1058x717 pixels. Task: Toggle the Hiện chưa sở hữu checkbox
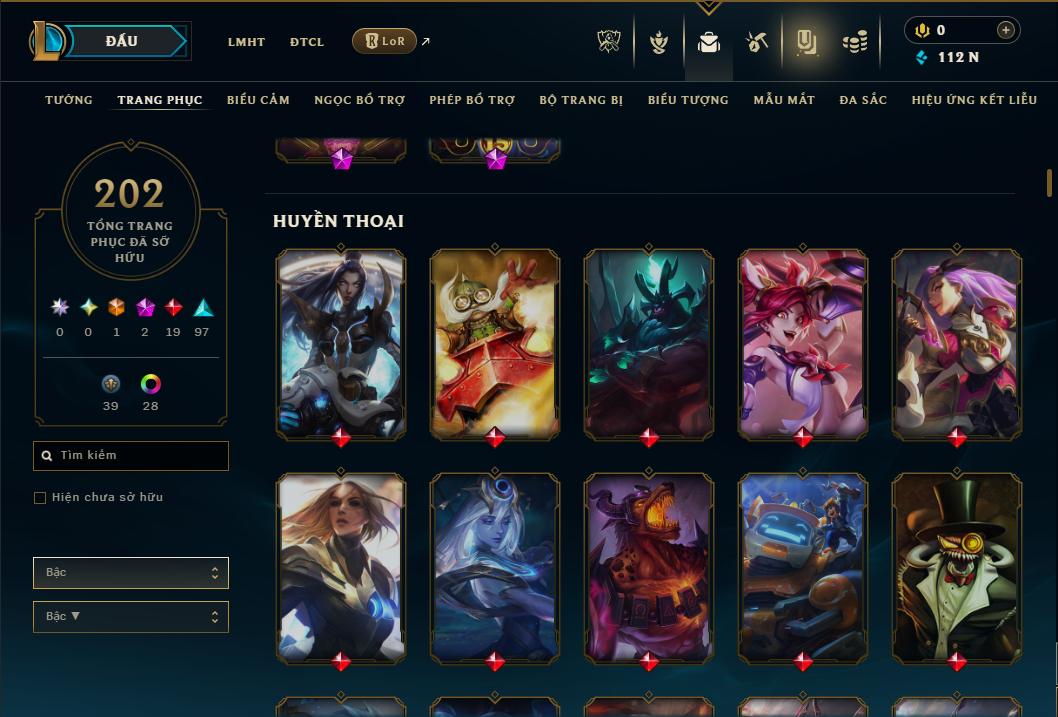40,498
